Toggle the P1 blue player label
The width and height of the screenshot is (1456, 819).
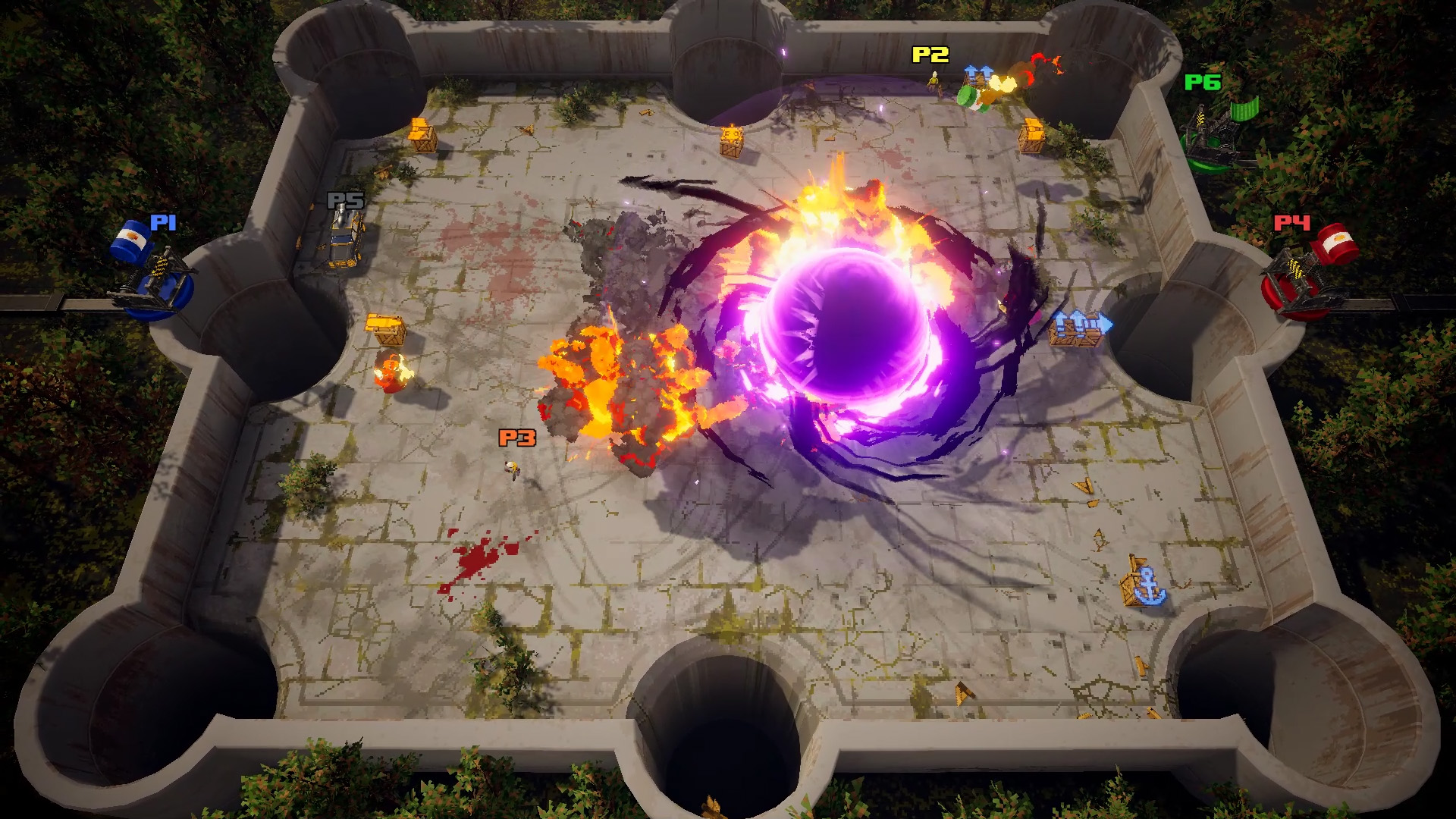point(163,222)
